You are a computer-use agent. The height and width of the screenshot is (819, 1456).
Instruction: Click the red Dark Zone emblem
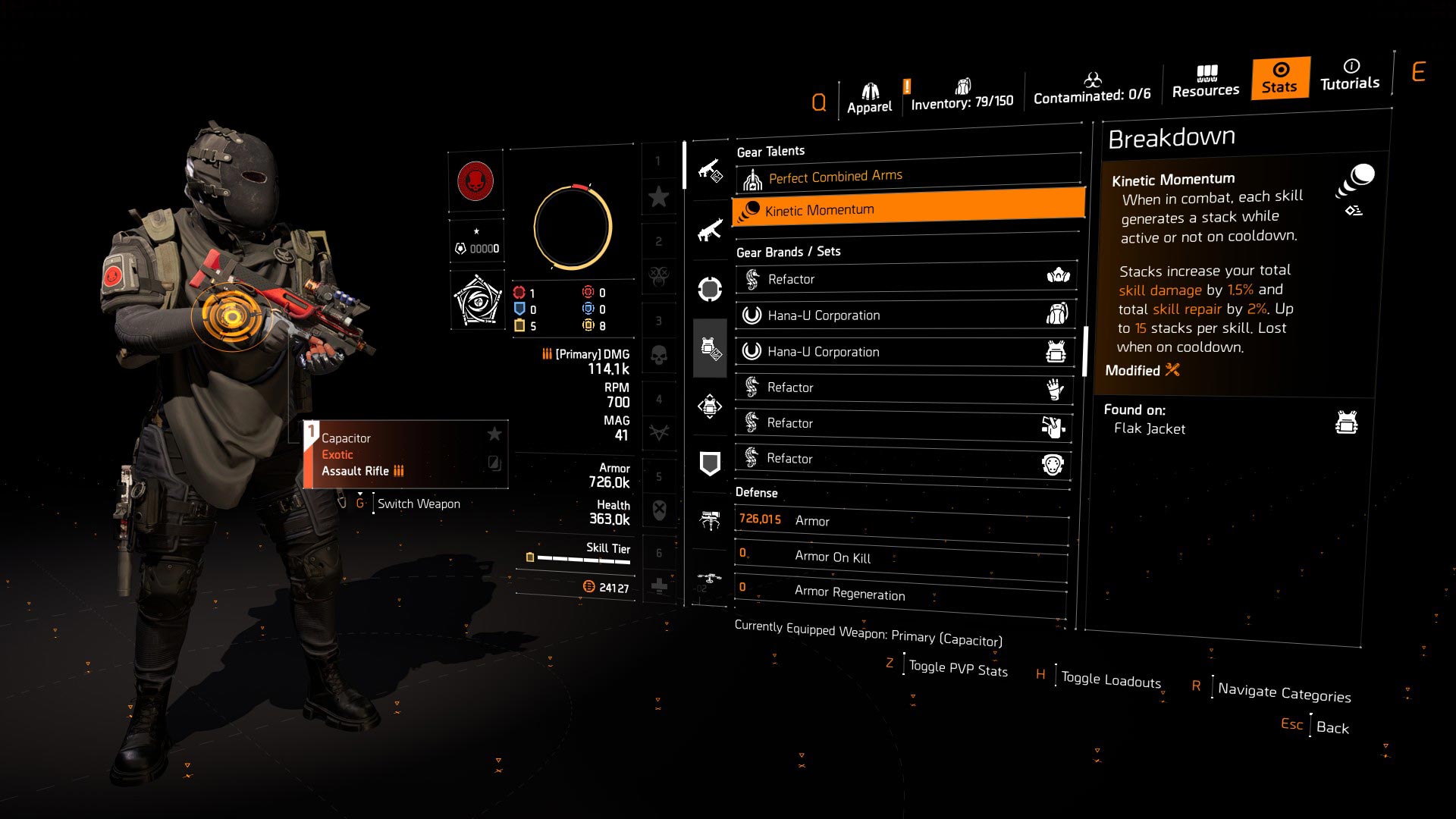(x=476, y=180)
